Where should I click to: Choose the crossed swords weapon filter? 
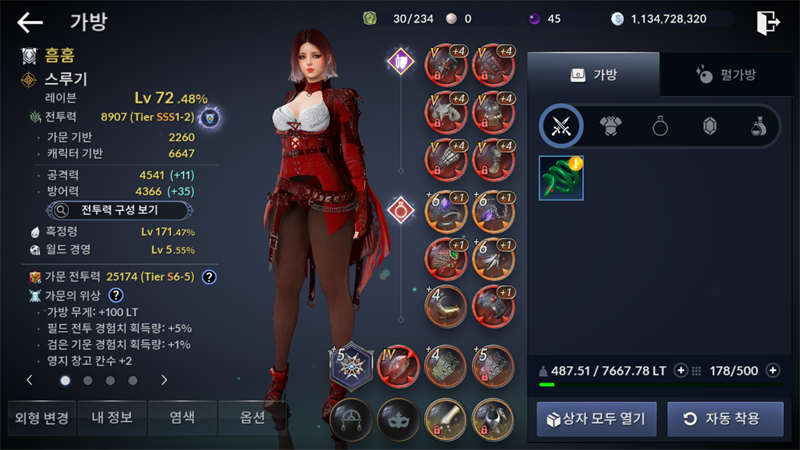(x=561, y=126)
